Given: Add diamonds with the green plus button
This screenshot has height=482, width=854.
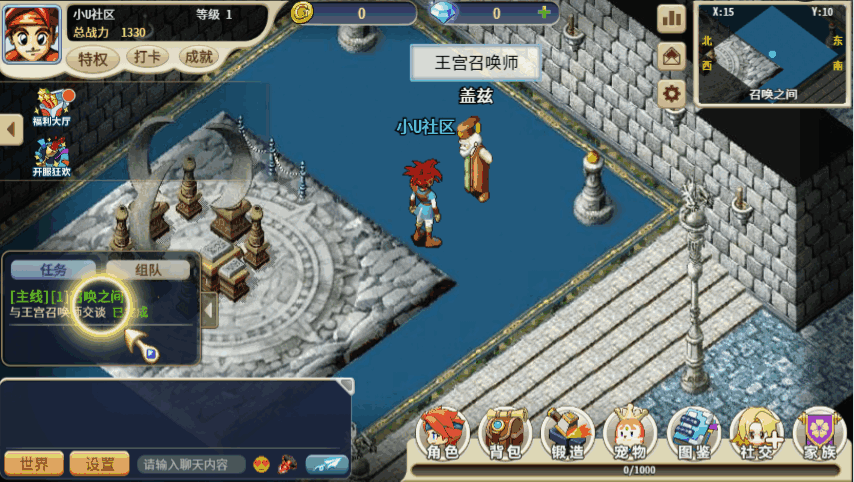Looking at the screenshot, I should (x=544, y=13).
